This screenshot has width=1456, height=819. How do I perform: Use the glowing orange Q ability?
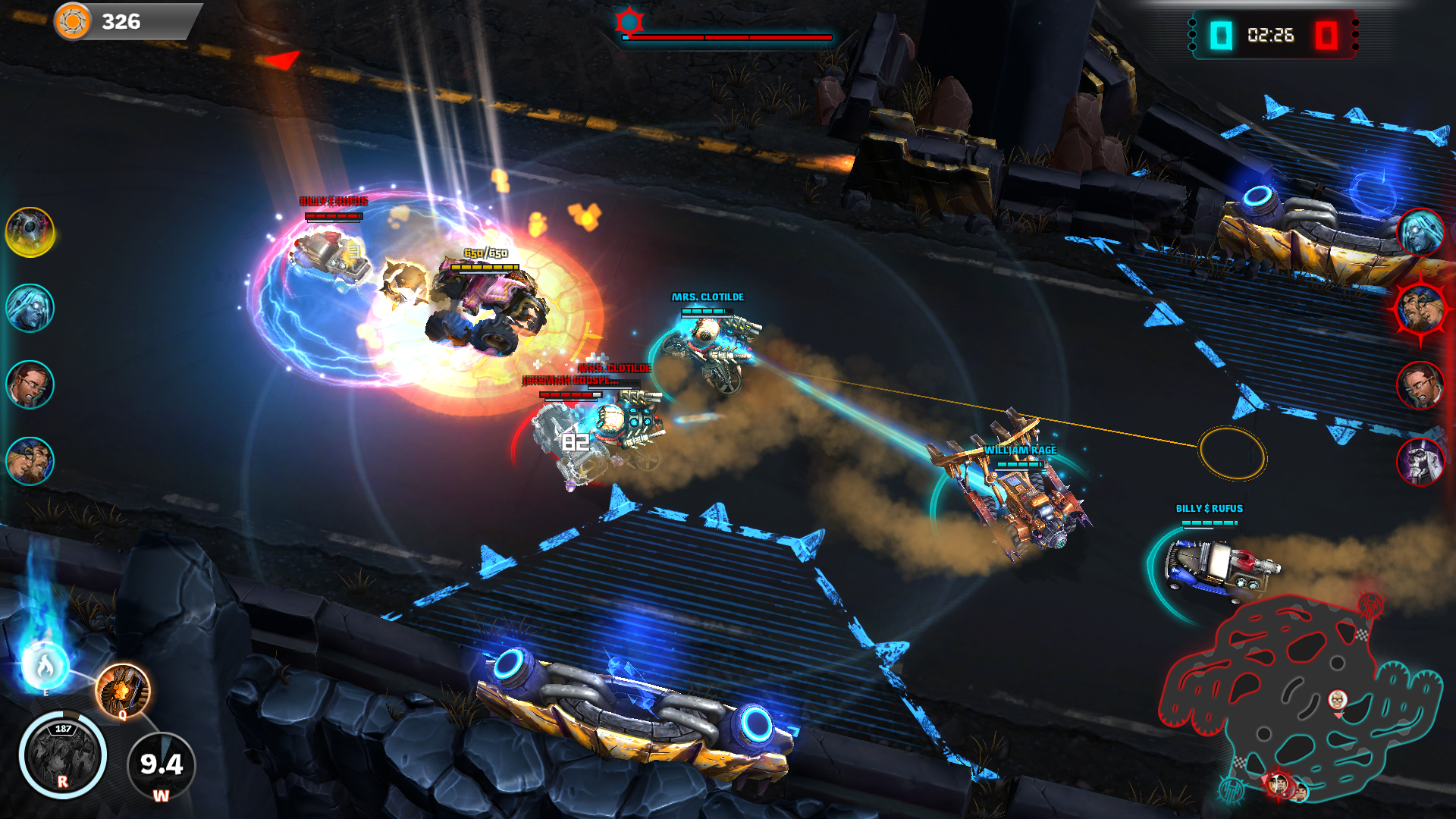point(123,690)
